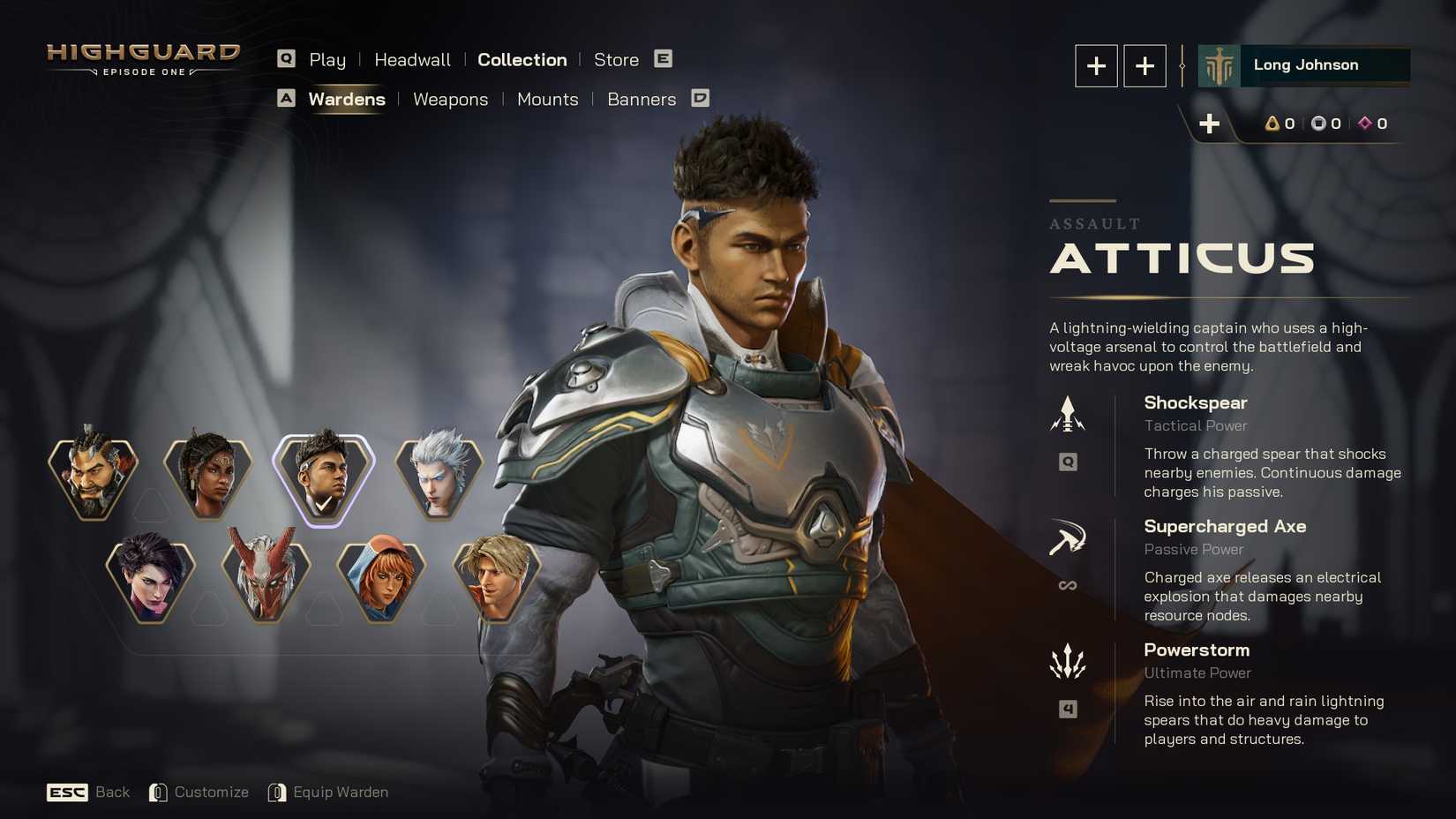1456x819 pixels.
Task: Switch to the Weapons tab
Action: pyautogui.click(x=450, y=100)
